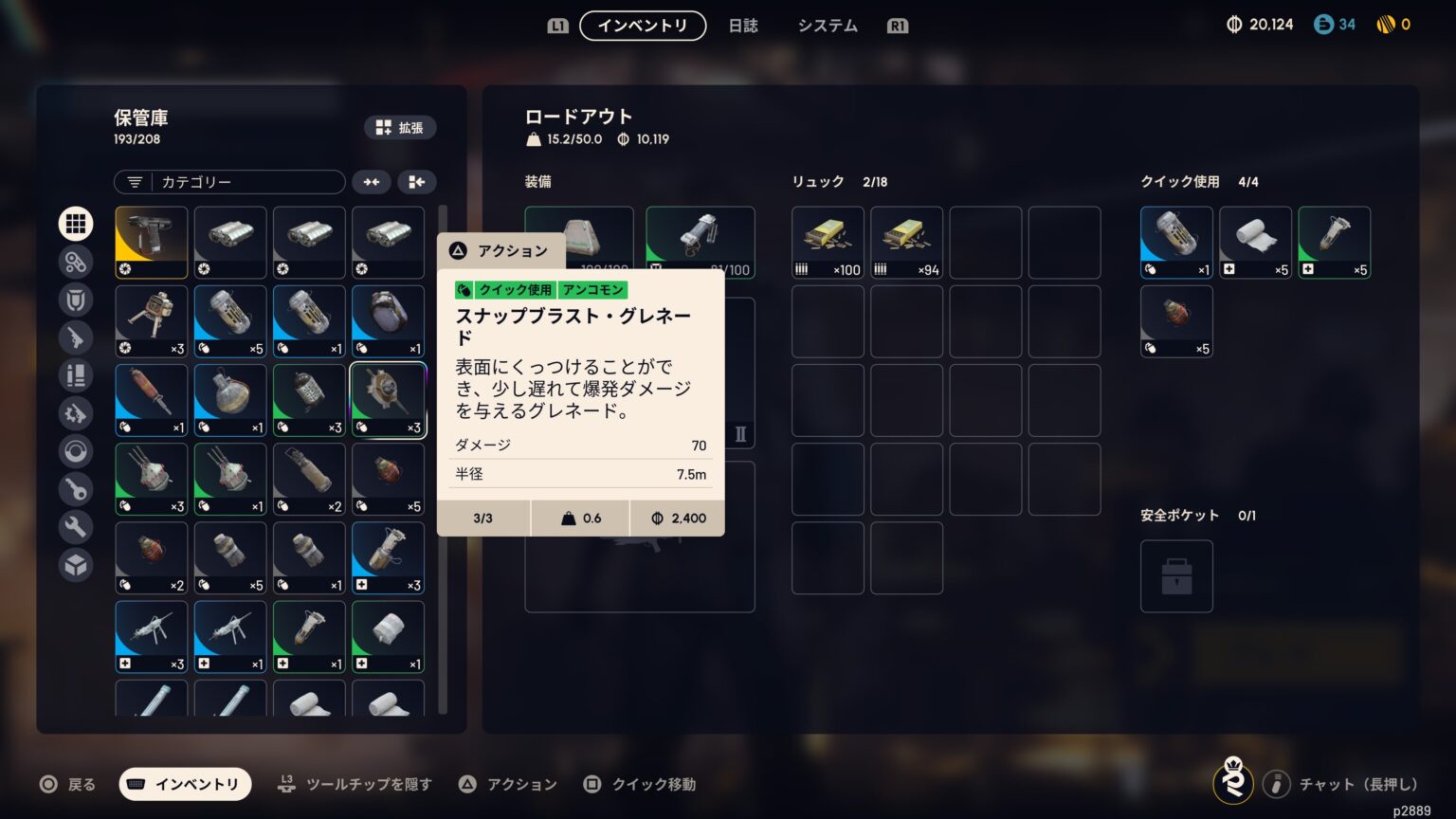Select the tripod turret item with ×3

[x=152, y=321]
